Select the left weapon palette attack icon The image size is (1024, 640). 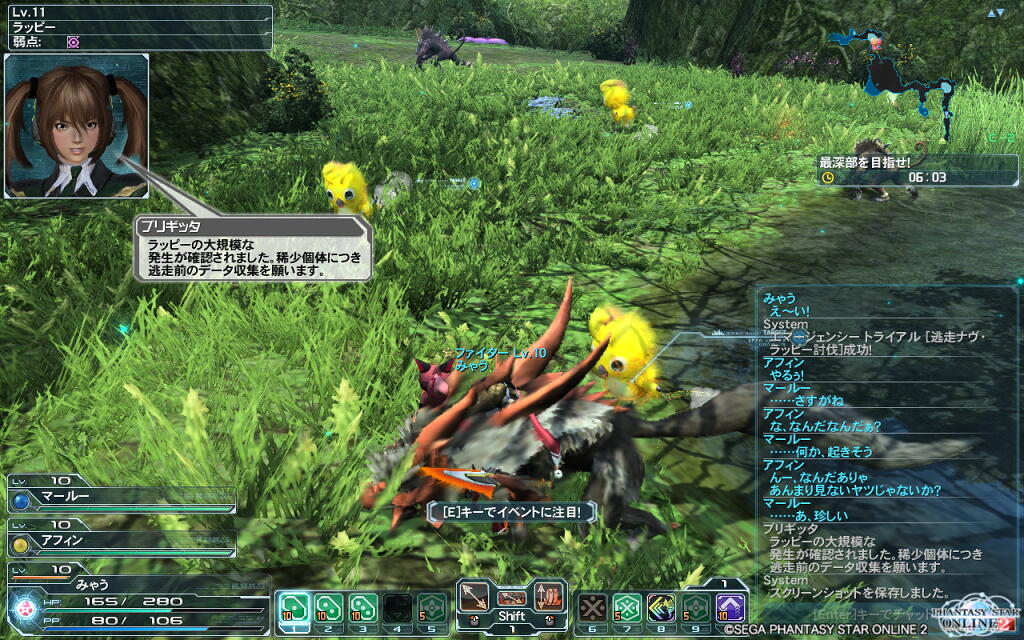point(474,598)
